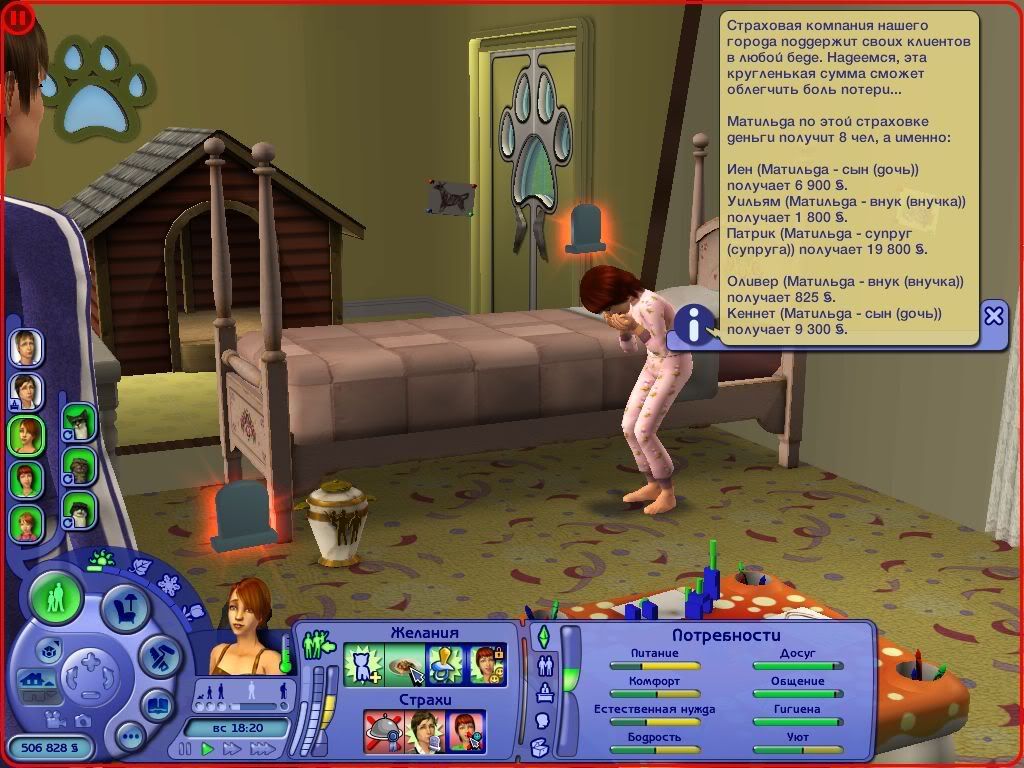Click the pause indicator in the top-left corner
This screenshot has width=1024, height=768.
click(18, 17)
